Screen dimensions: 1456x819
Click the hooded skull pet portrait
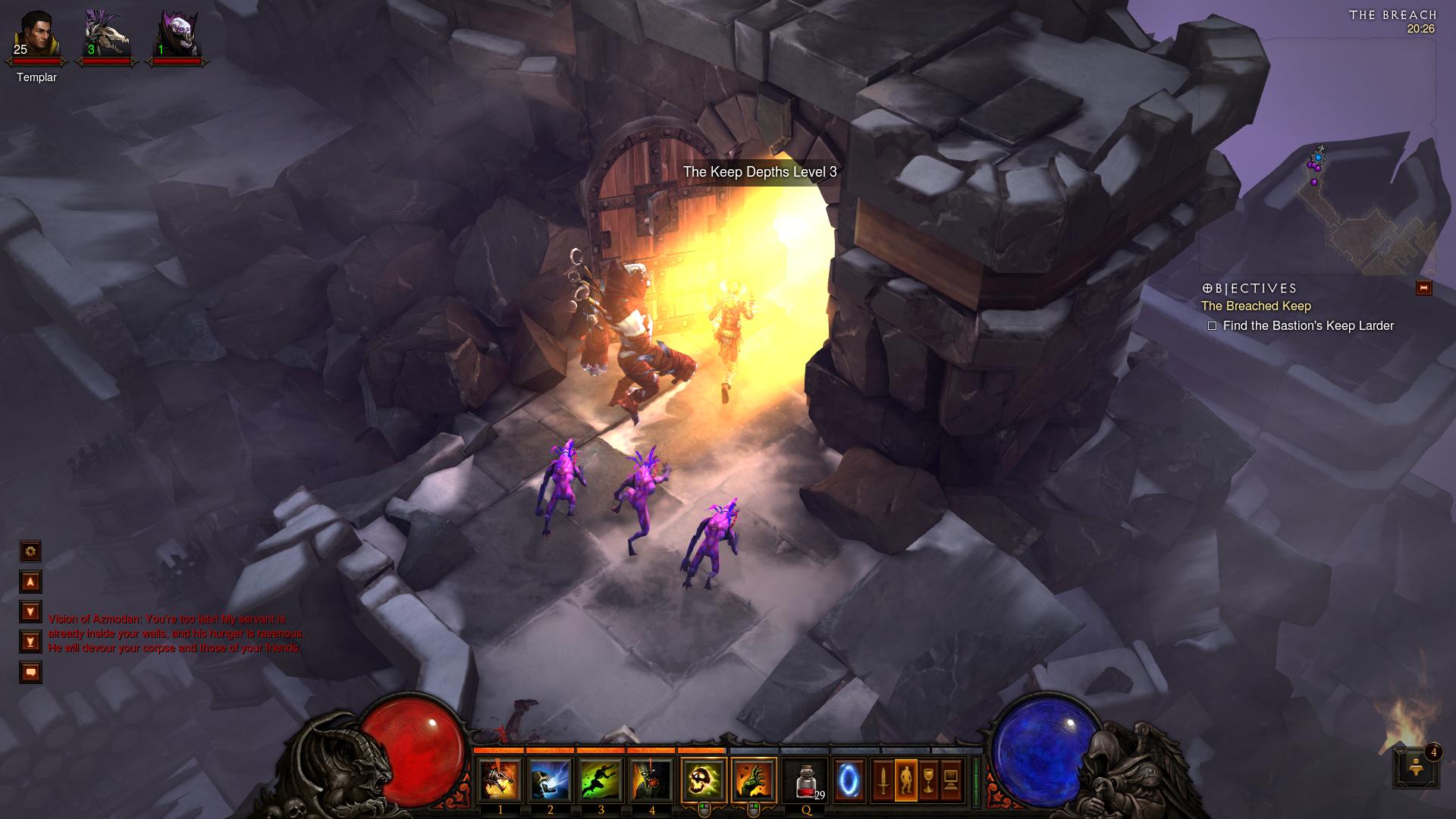pyautogui.click(x=177, y=36)
